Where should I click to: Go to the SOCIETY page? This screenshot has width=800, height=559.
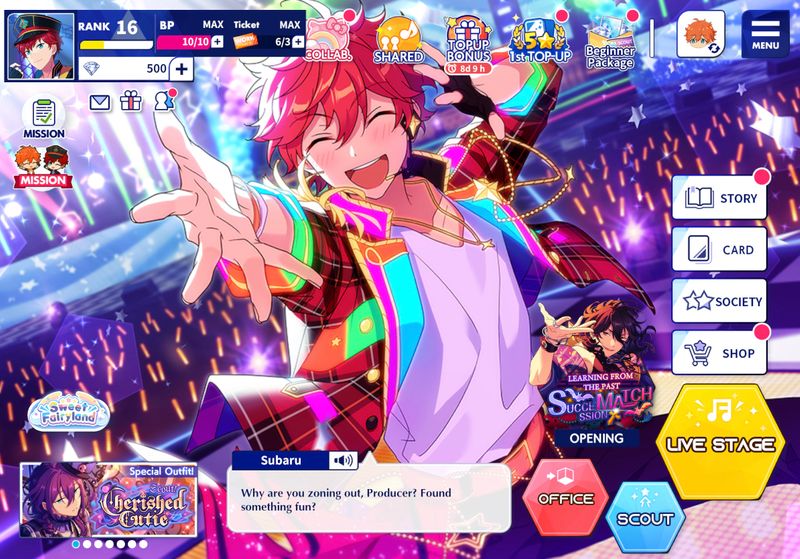point(719,301)
